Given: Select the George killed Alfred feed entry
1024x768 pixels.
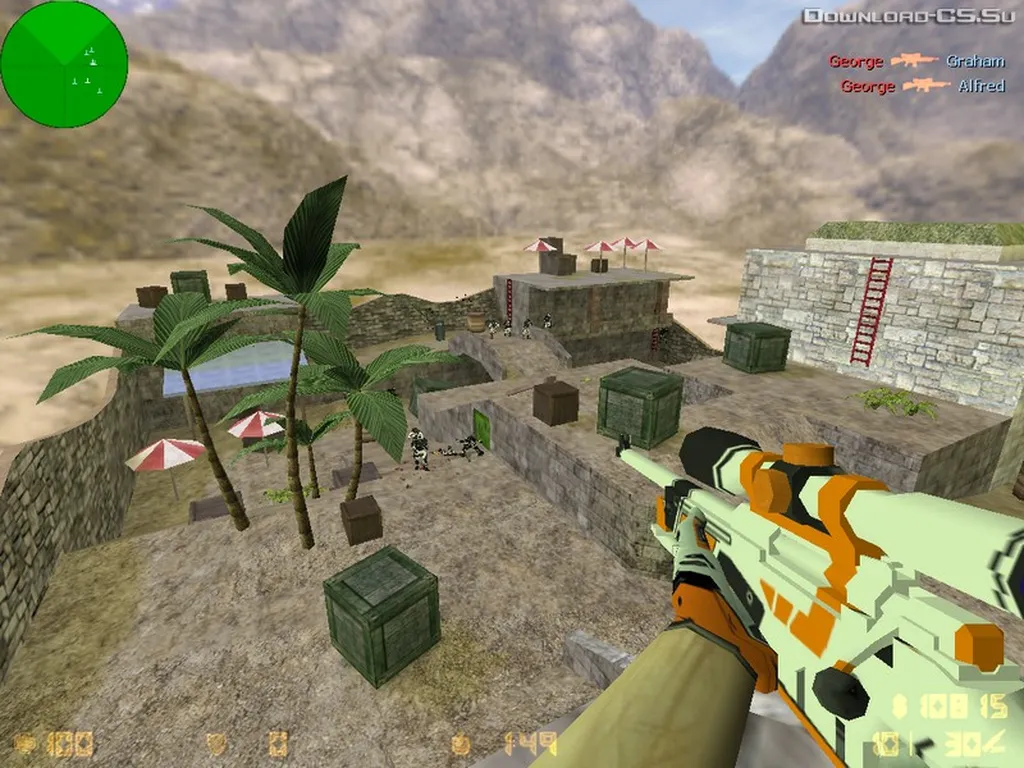Looking at the screenshot, I should pos(922,86).
